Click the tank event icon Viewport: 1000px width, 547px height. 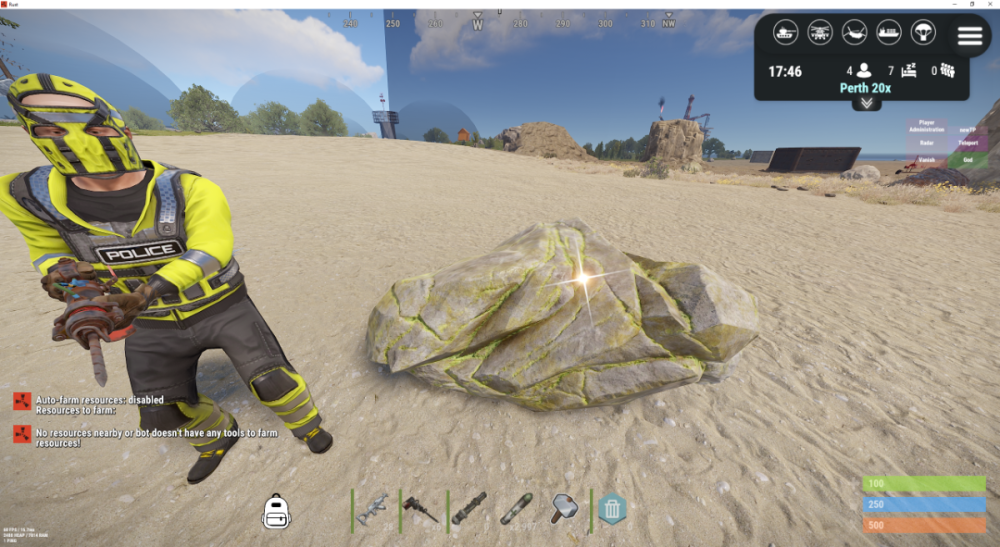787,33
